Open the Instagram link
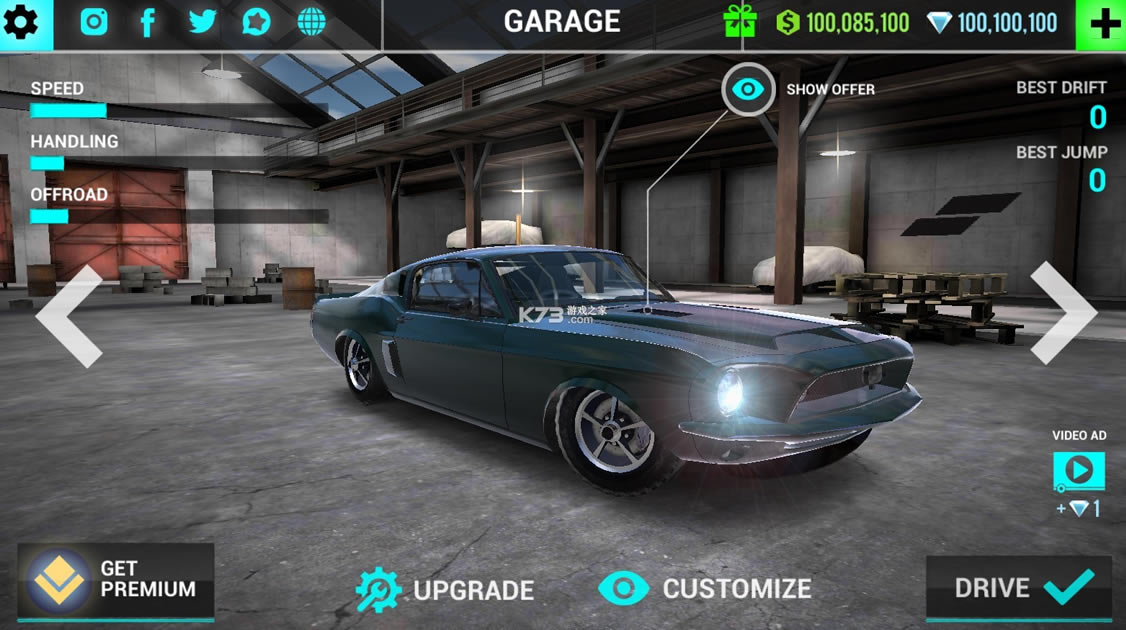 point(94,22)
